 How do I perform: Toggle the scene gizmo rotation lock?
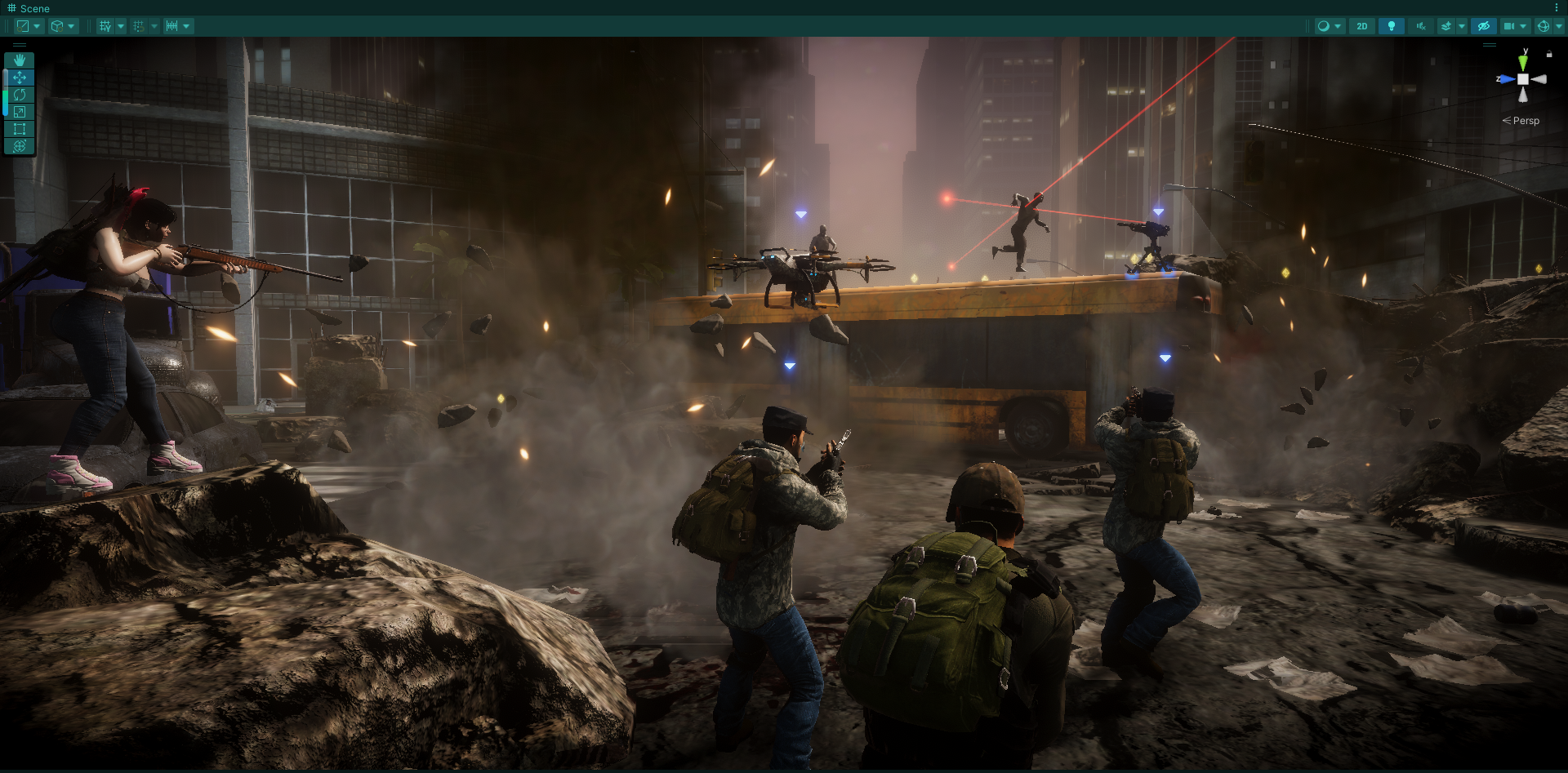[x=1549, y=54]
